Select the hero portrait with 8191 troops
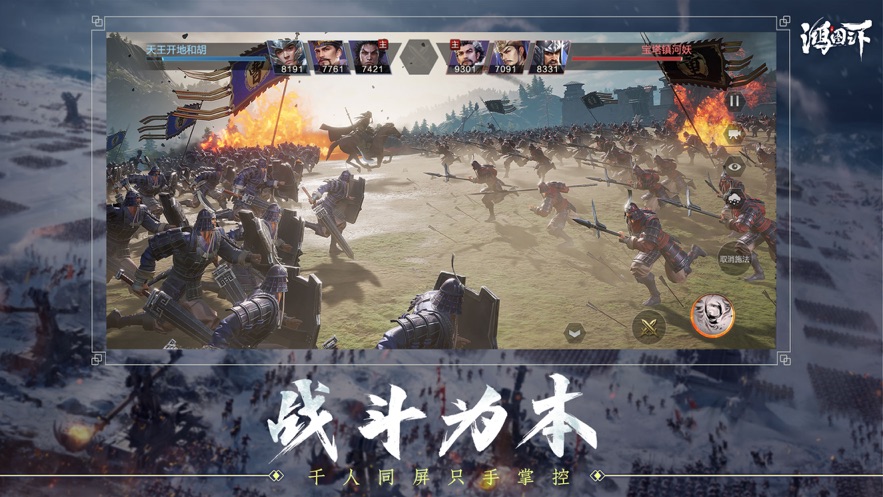The width and height of the screenshot is (883, 497). coord(288,56)
